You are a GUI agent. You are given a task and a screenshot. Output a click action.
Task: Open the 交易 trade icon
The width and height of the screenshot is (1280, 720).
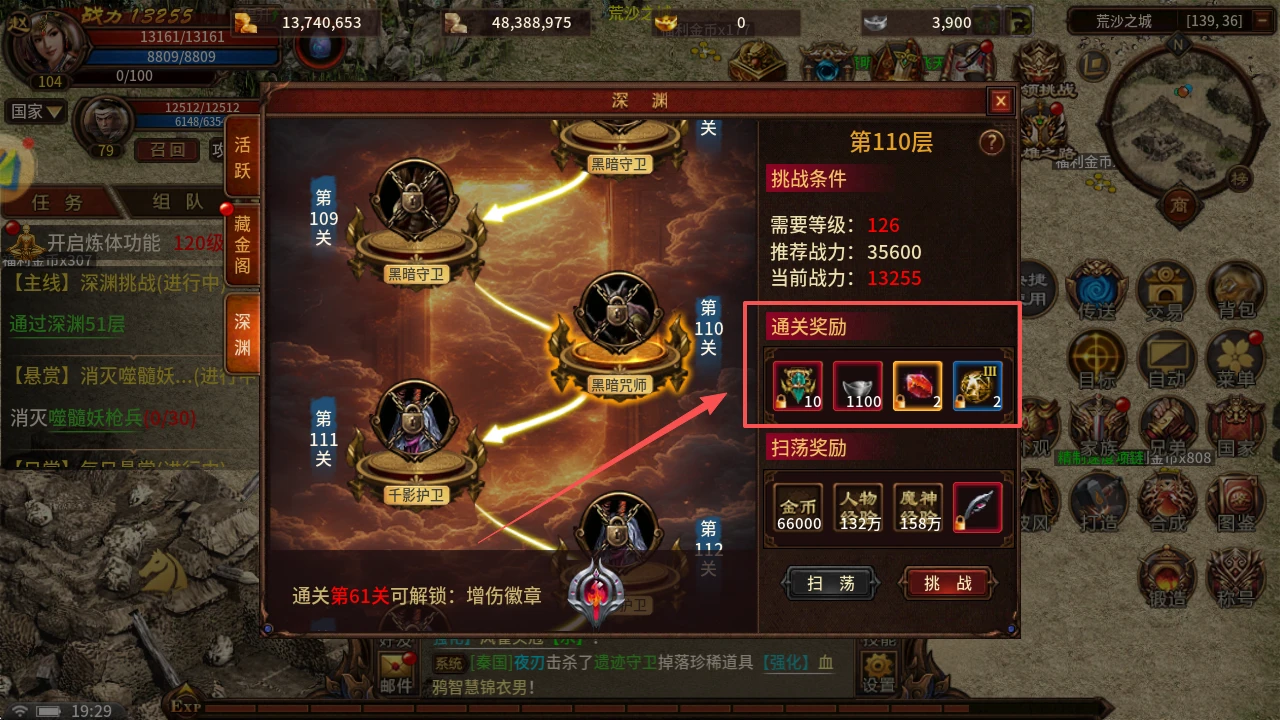pos(1166,290)
